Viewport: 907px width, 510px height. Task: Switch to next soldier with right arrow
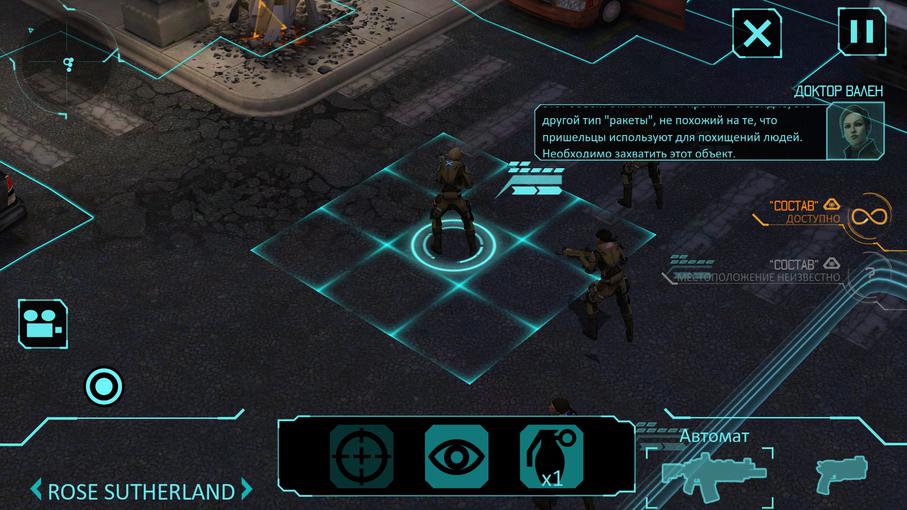(247, 491)
